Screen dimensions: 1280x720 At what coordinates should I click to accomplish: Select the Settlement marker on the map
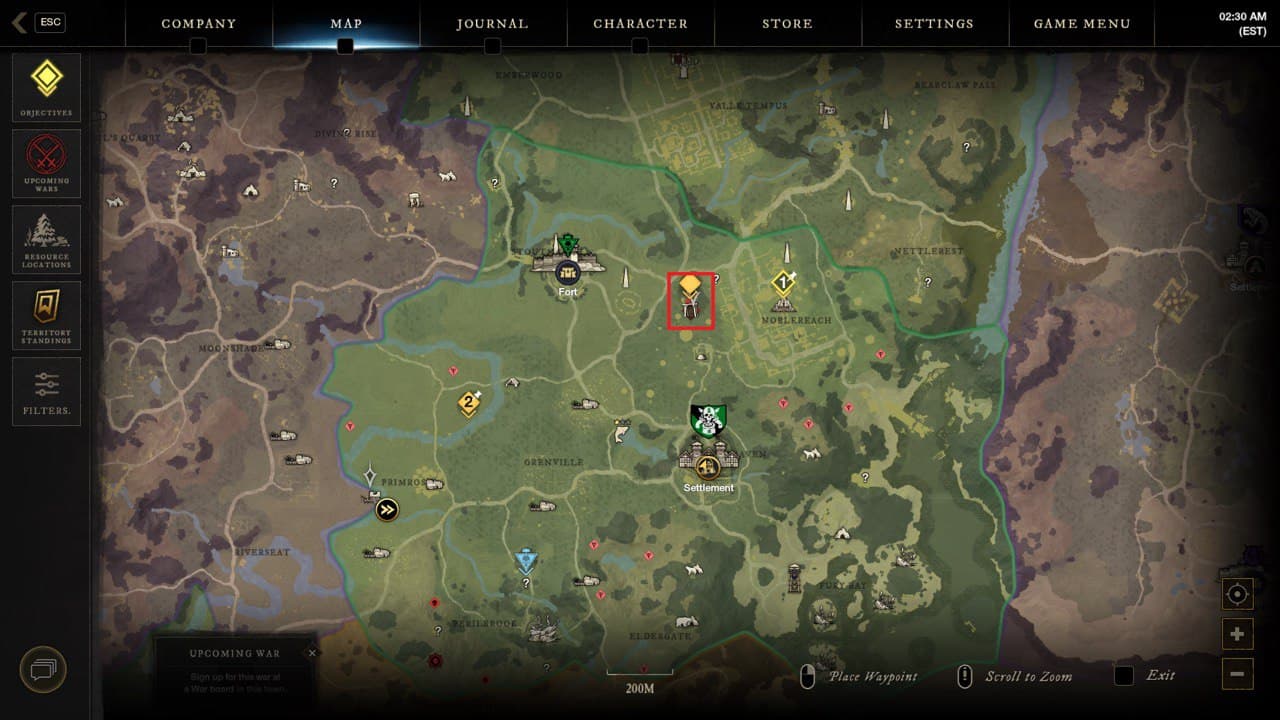click(x=709, y=465)
